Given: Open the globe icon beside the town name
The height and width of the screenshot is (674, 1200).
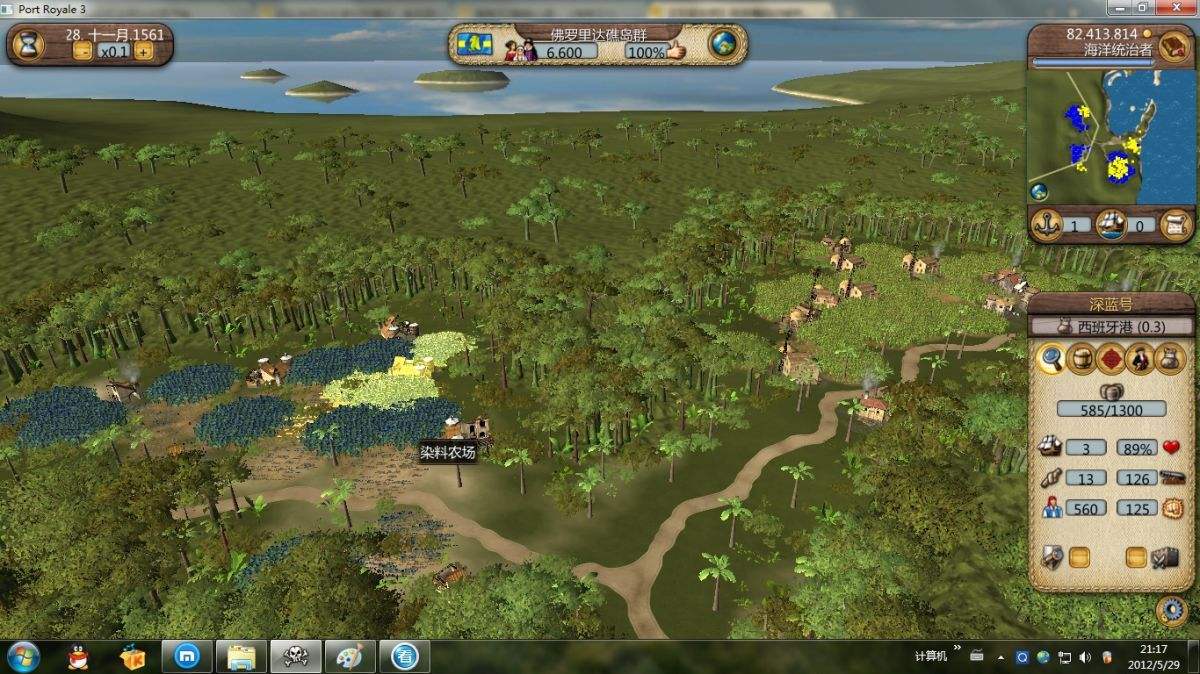Looking at the screenshot, I should point(723,45).
